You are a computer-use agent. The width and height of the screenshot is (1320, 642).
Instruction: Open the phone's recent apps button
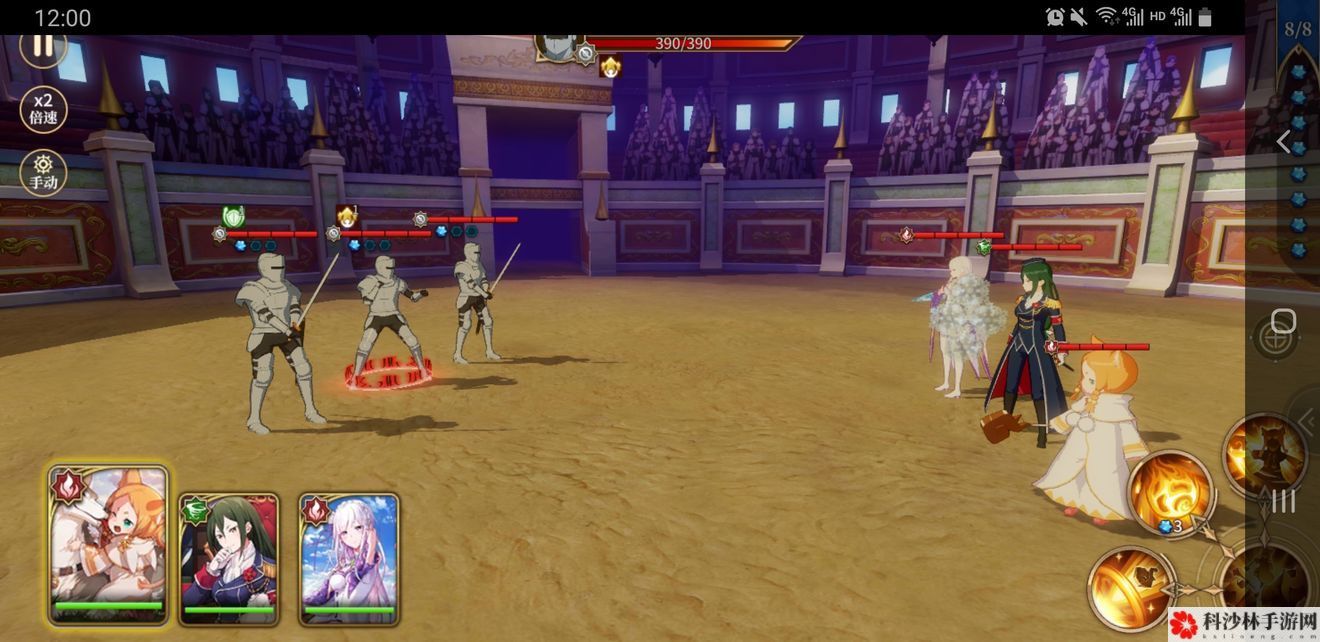click(1283, 501)
